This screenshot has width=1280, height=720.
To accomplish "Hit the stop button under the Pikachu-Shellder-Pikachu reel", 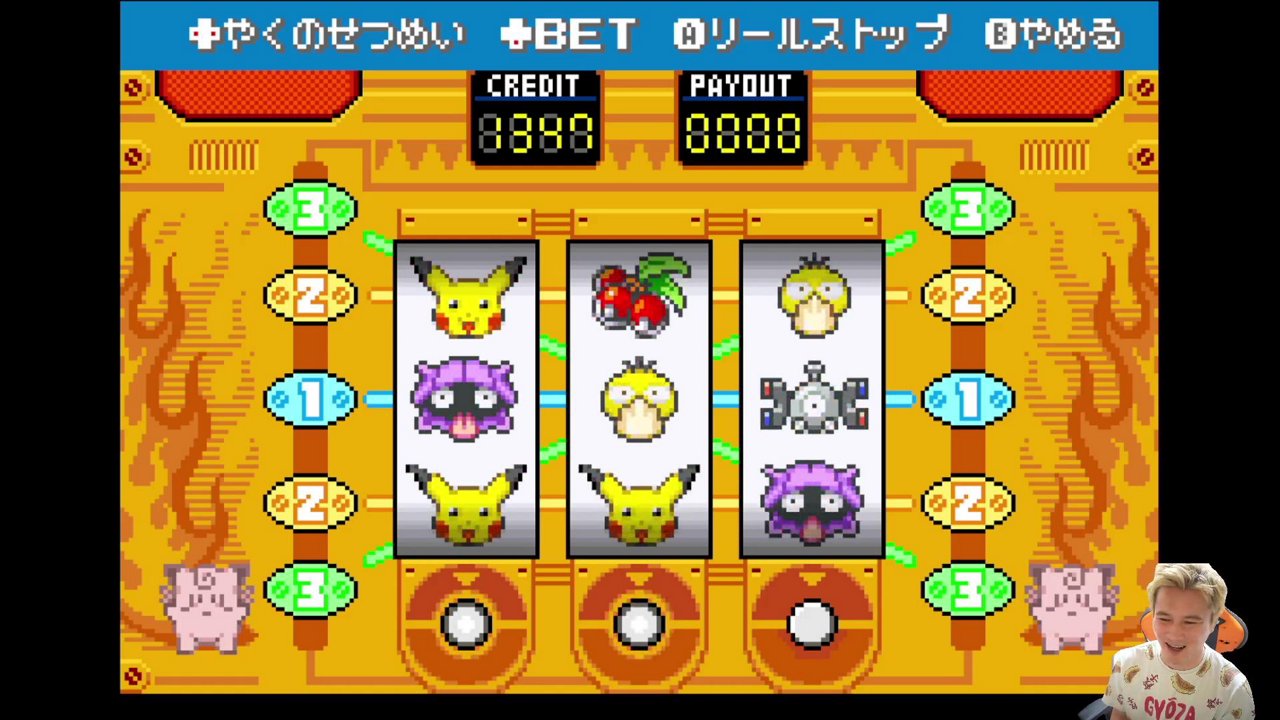I will coord(466,624).
